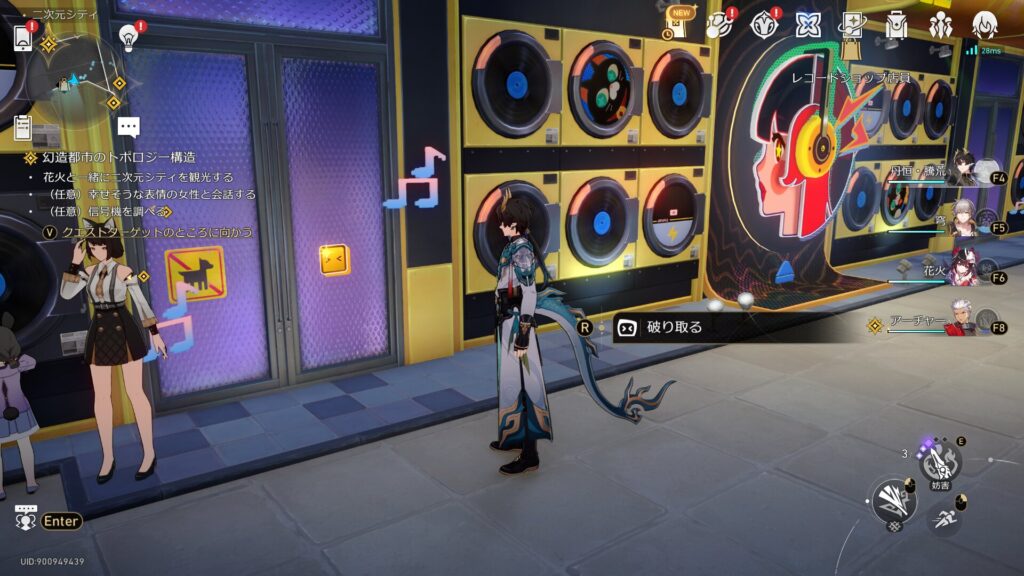1024x576 pixels.
Task: Click the lightbulb tips icon
Action: pyautogui.click(x=128, y=37)
